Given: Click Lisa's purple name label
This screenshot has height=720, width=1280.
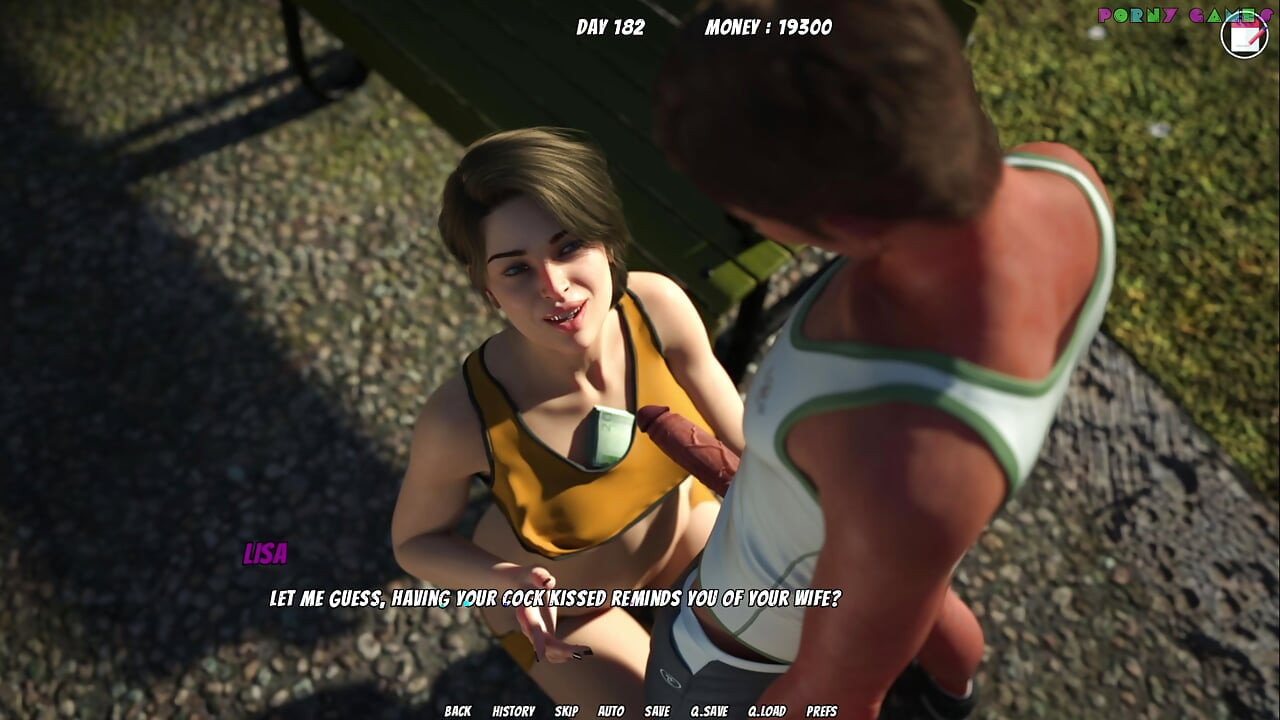Looking at the screenshot, I should [x=267, y=551].
